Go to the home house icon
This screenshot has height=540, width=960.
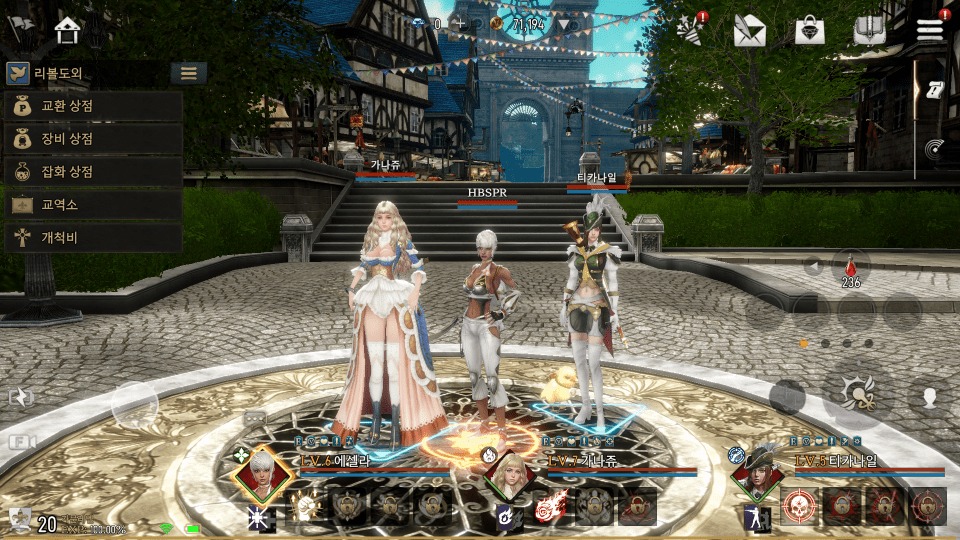coord(68,30)
